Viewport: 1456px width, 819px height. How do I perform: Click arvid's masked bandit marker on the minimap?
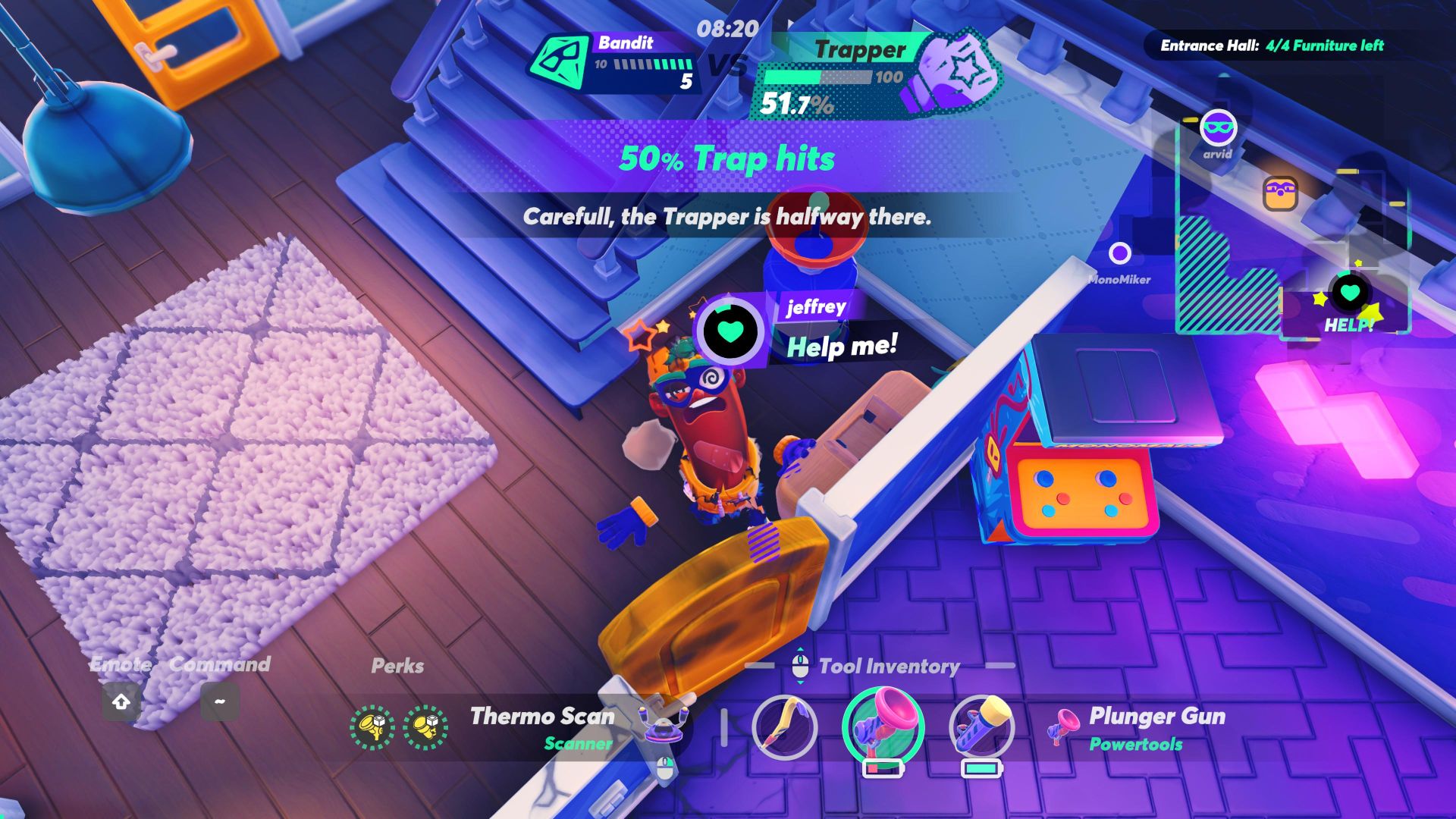[x=1218, y=128]
